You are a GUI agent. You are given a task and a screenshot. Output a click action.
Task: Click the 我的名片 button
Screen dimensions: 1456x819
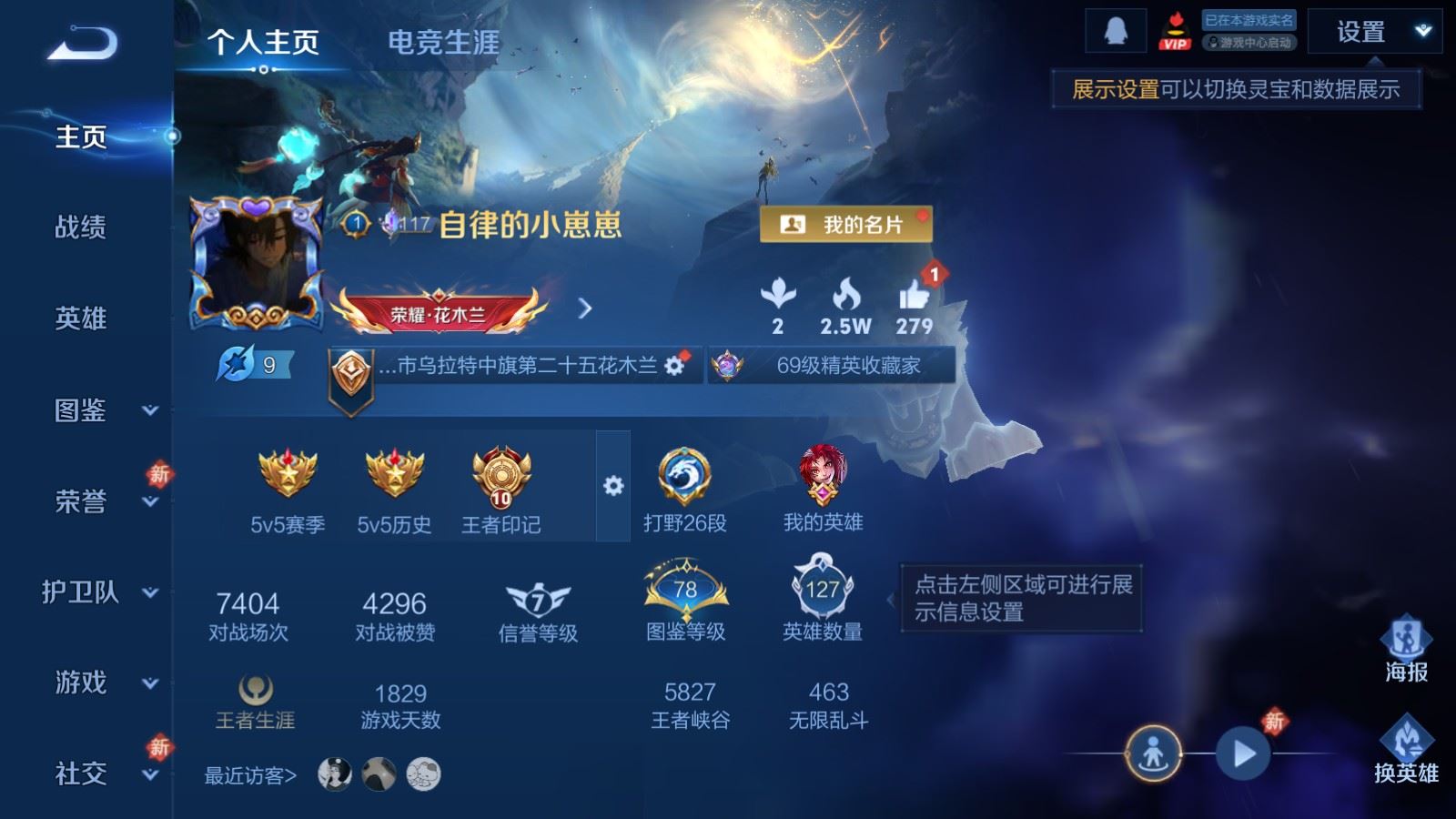pyautogui.click(x=847, y=223)
